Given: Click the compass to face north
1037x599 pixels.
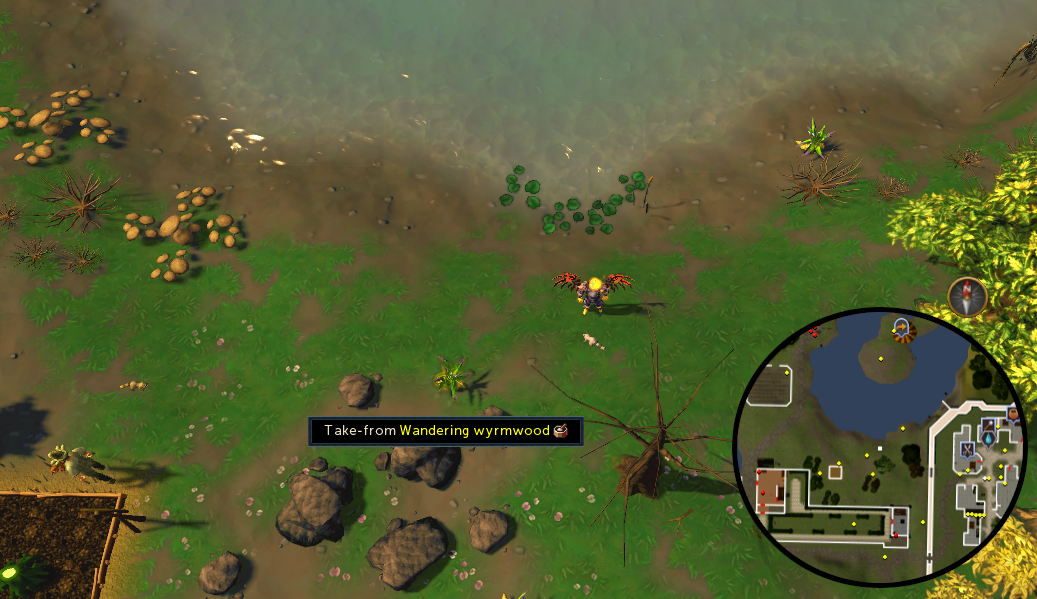Looking at the screenshot, I should (967, 296).
